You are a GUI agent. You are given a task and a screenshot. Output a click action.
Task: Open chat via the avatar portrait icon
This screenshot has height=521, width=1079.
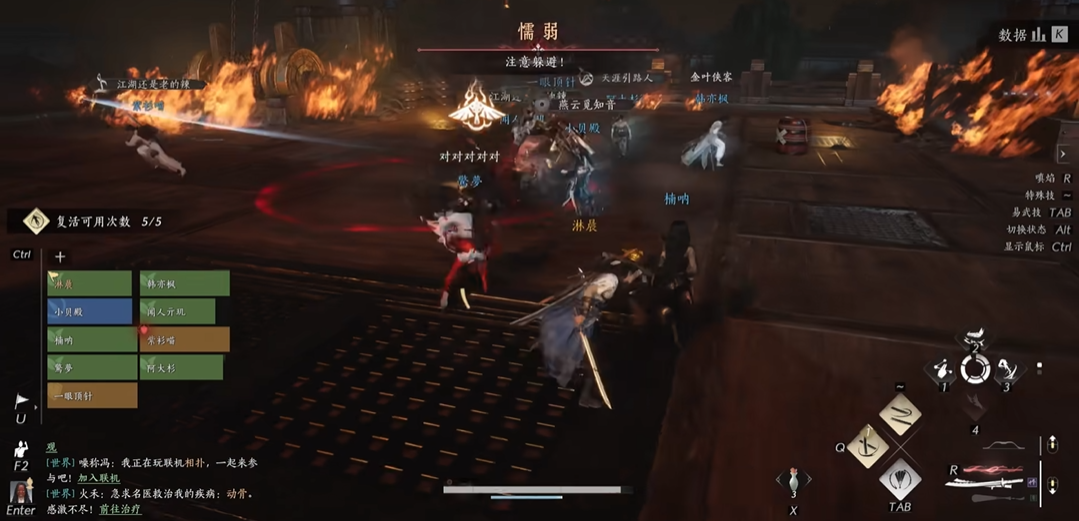click(x=20, y=492)
